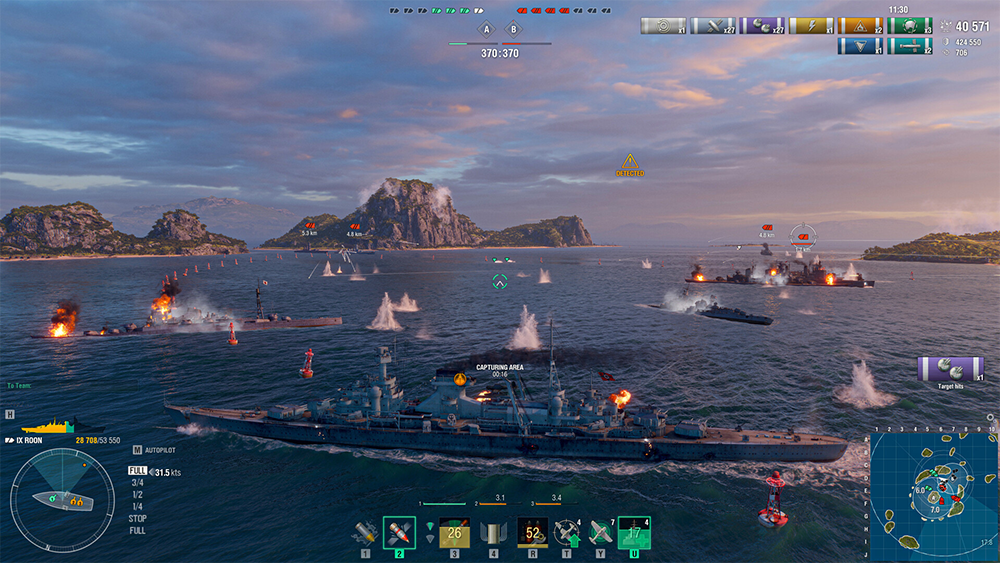The image size is (1000, 563).
Task: Select STOP on the engine telegraph
Action: (137, 519)
